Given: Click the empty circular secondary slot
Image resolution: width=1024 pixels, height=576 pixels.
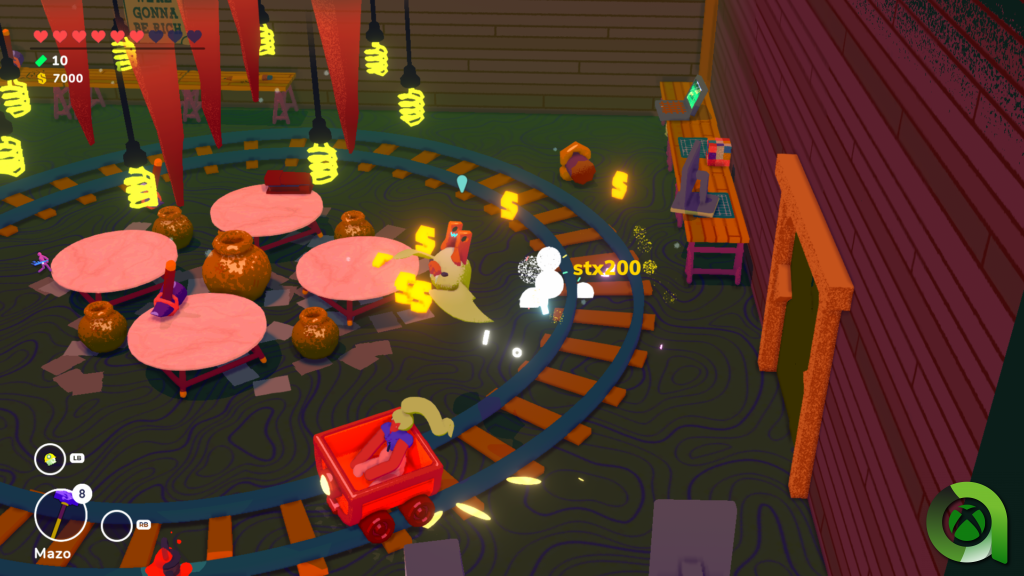Looking at the screenshot, I should 117,525.
